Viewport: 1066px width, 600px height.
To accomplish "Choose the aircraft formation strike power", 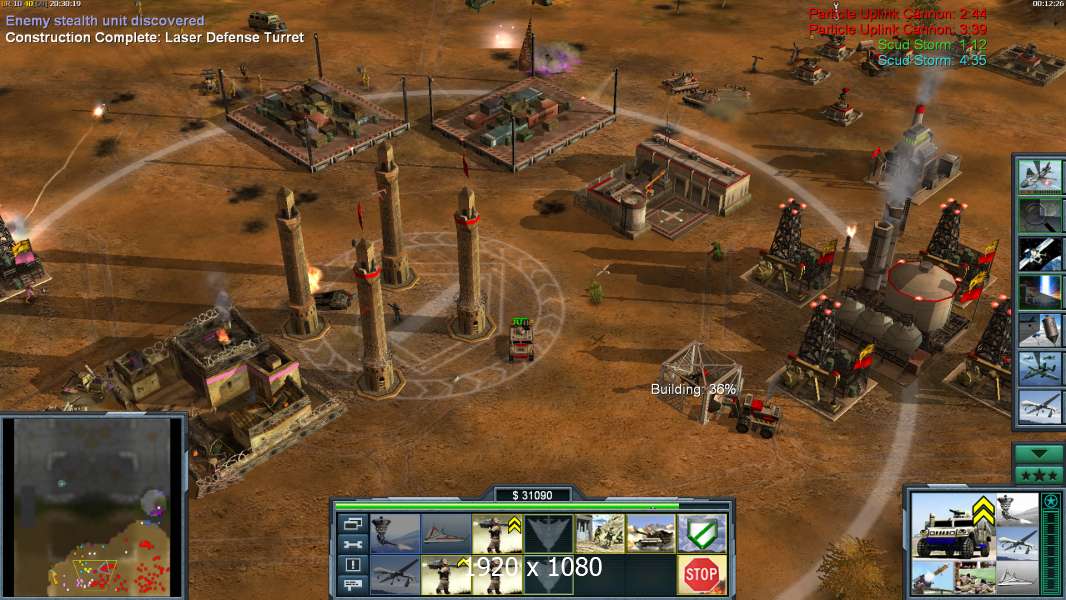I will 1040,368.
